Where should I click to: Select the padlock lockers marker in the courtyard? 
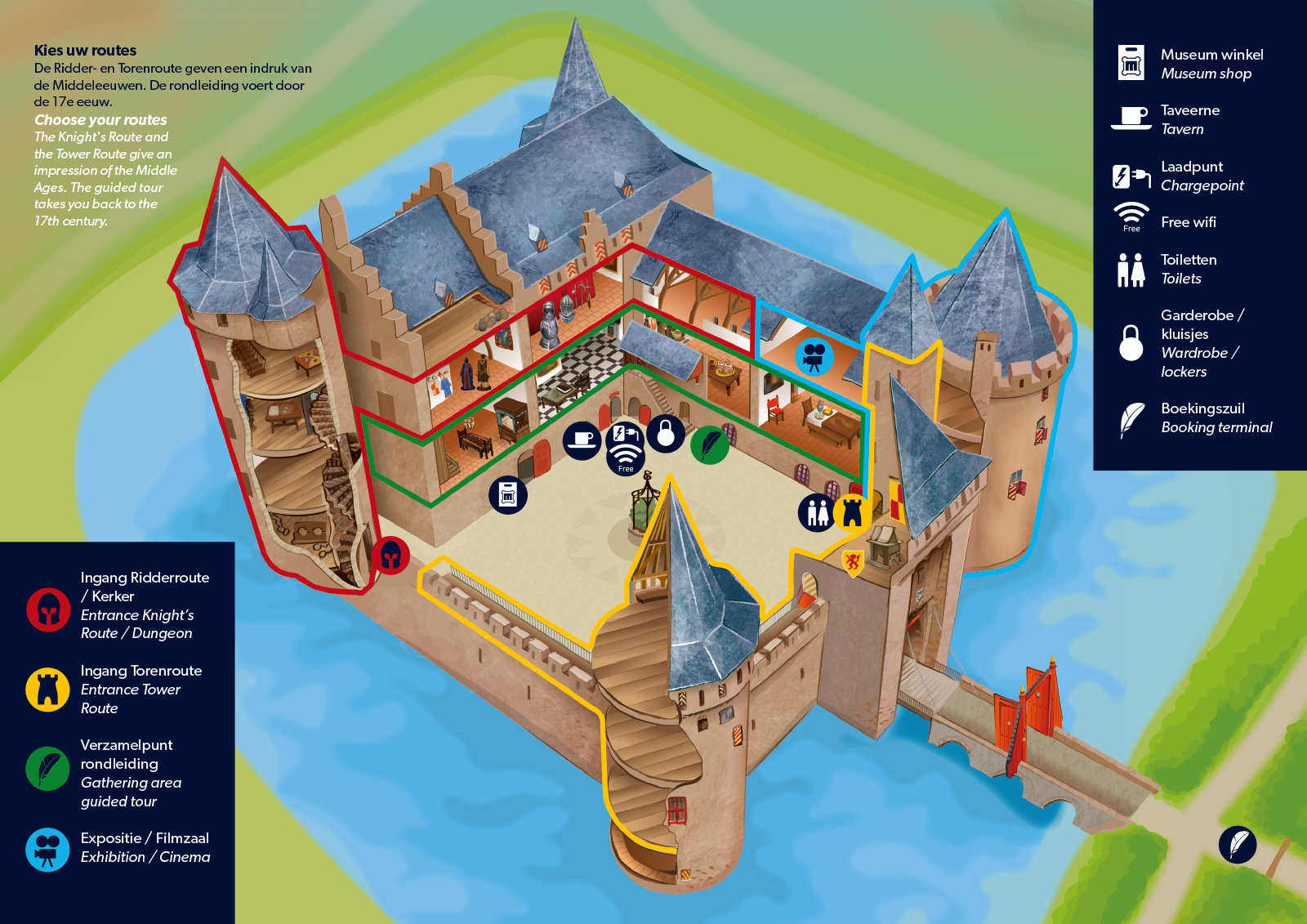[666, 433]
